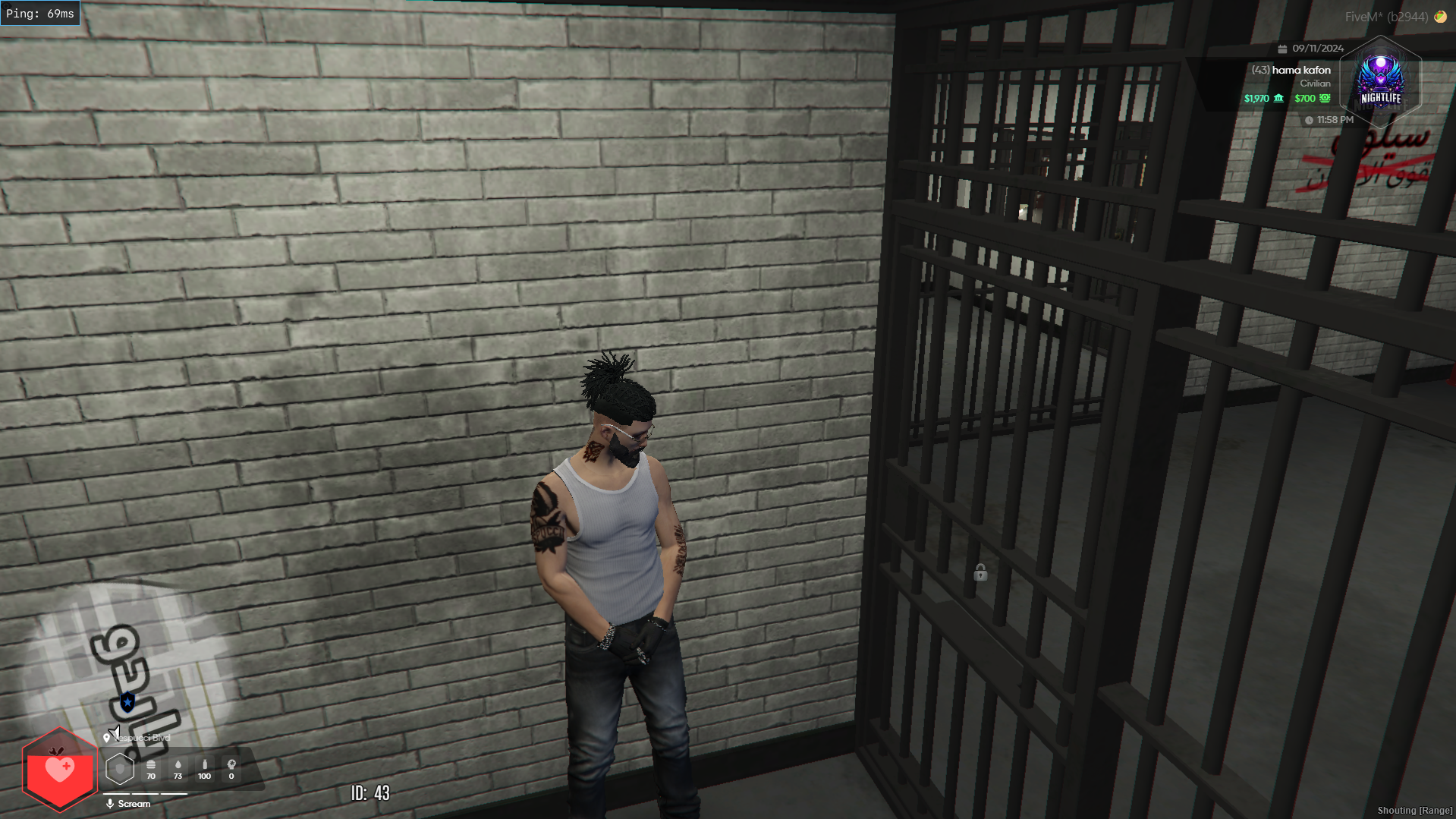The image size is (1456, 819).
Task: Click the armor shield hexagon icon
Action: tap(120, 769)
